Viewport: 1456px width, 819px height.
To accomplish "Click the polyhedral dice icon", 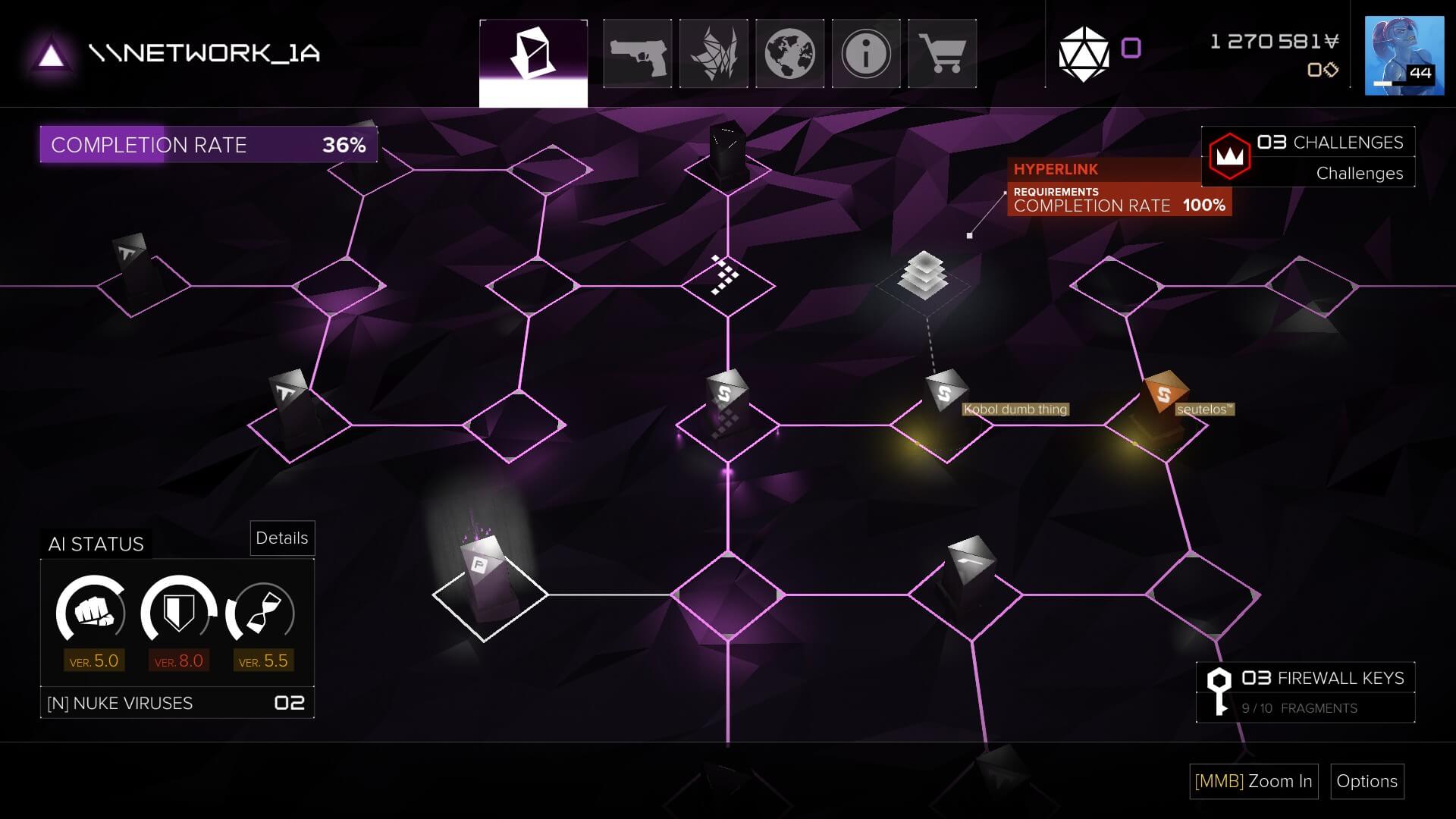I will (x=1083, y=54).
